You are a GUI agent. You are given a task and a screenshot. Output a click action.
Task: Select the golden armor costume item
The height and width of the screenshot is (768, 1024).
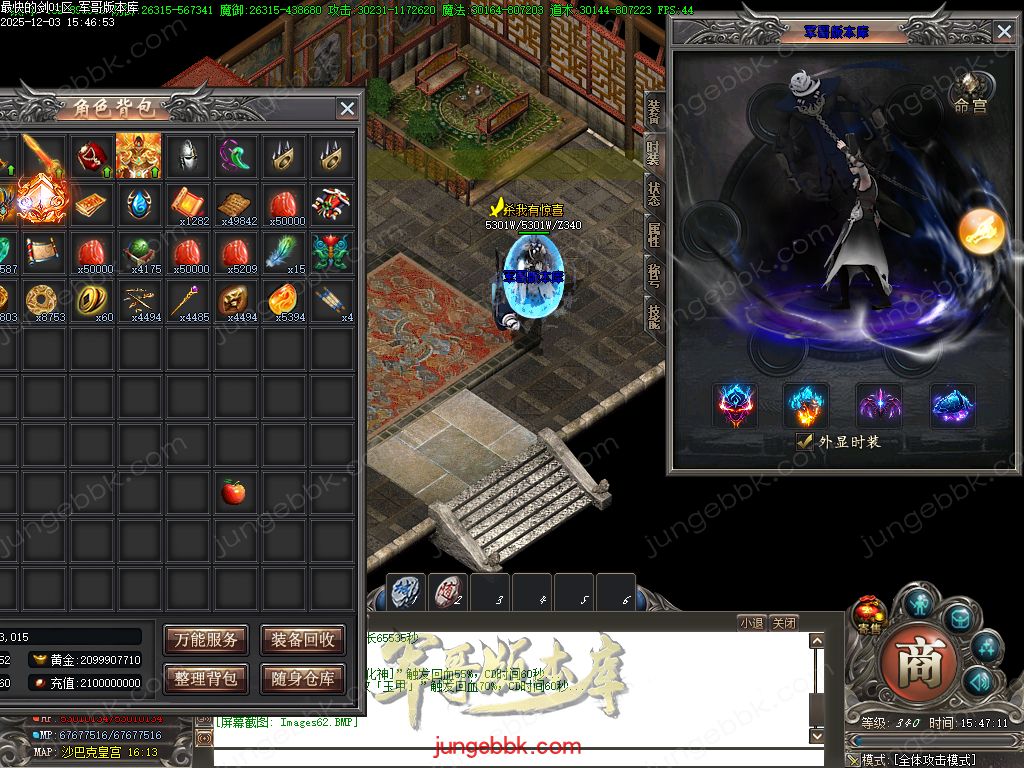coord(138,155)
